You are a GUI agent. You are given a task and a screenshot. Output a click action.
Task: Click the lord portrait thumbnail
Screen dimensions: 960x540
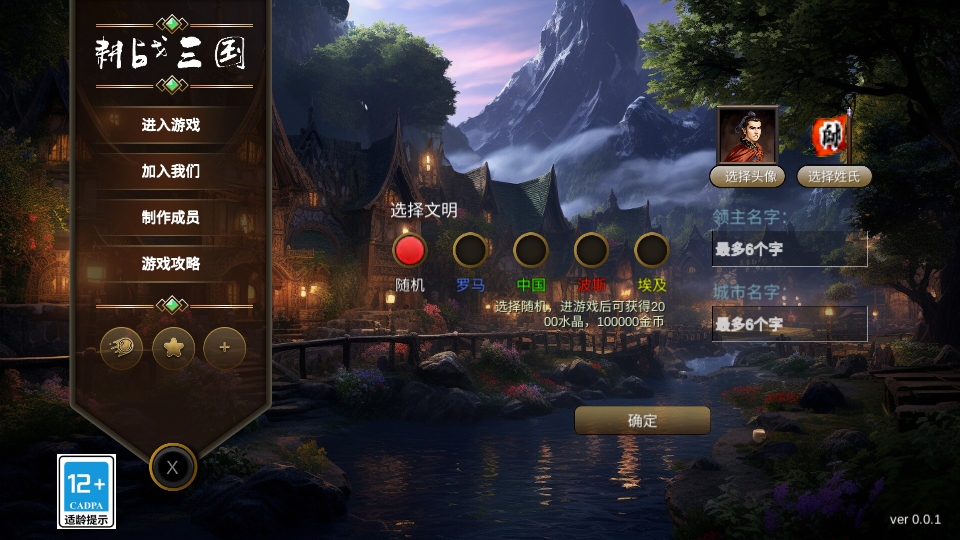[747, 135]
